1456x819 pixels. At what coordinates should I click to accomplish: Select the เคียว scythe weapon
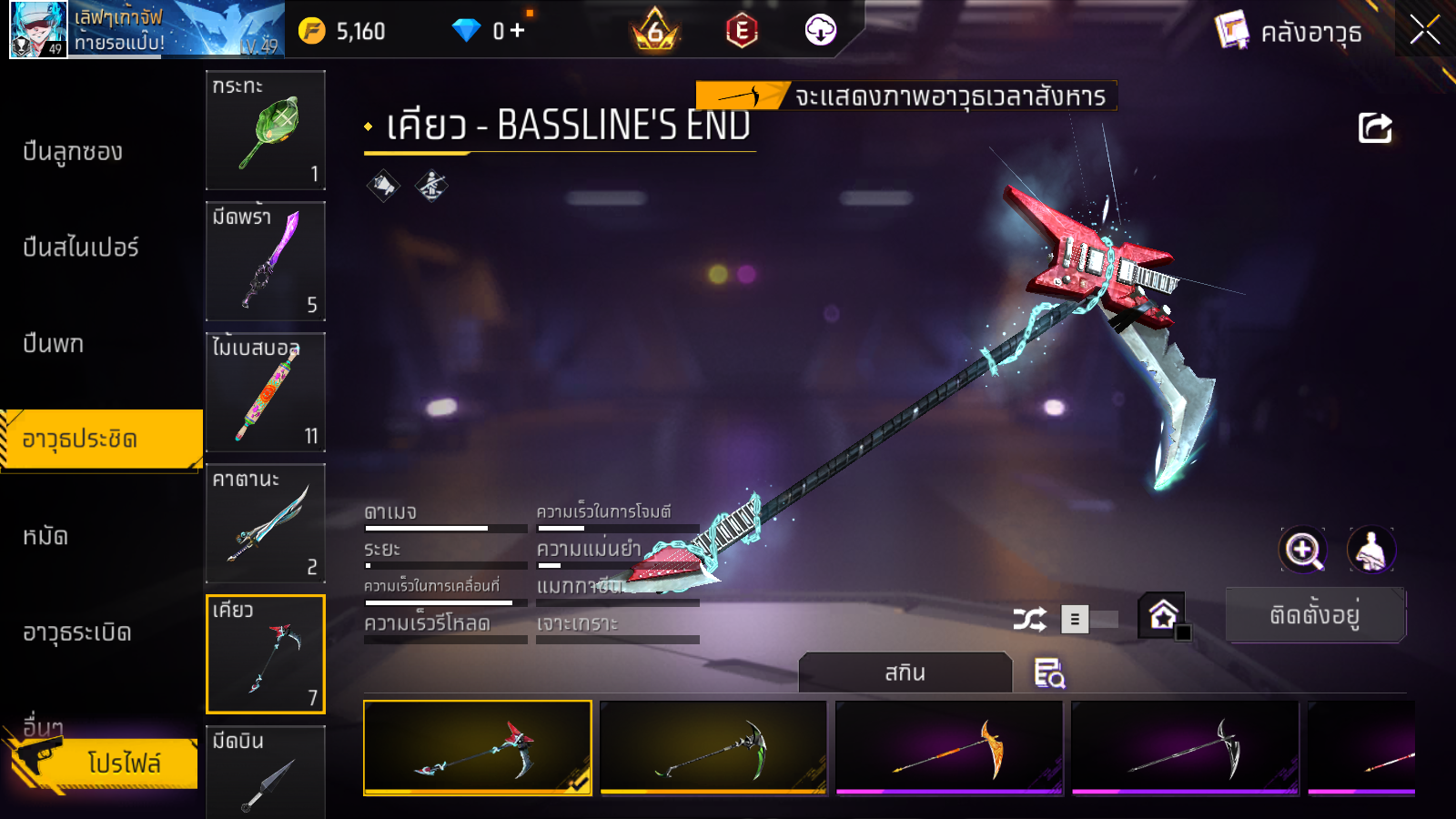[266, 654]
